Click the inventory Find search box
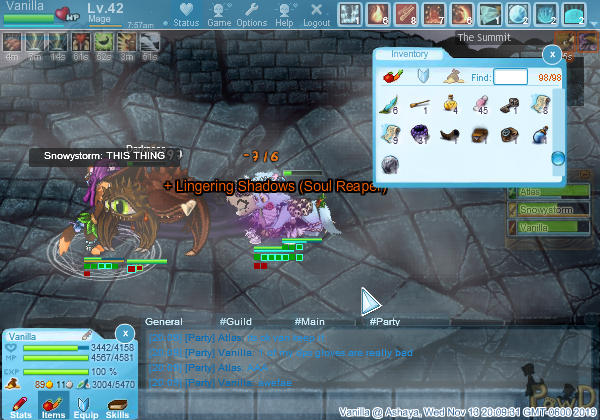 [511, 77]
